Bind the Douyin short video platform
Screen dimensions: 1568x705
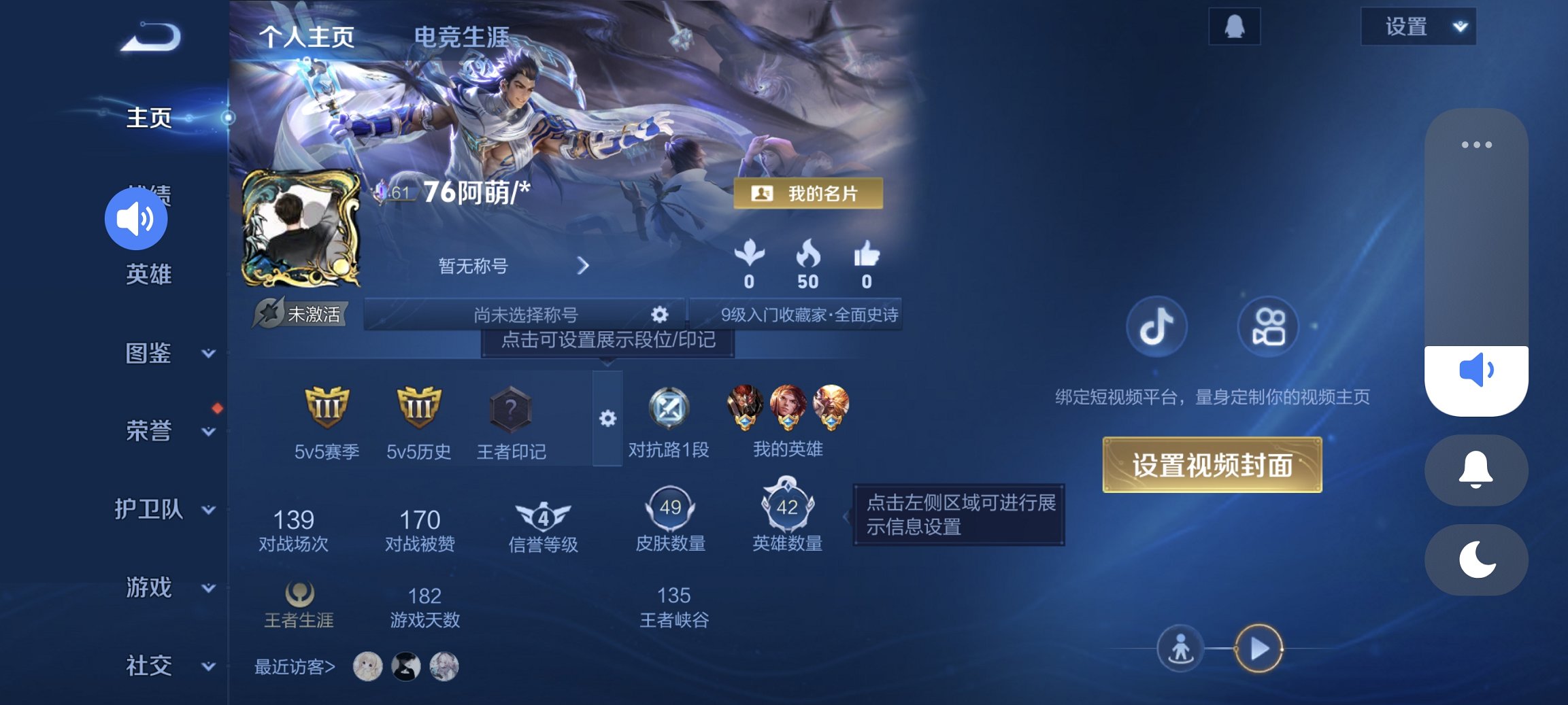coord(1156,326)
